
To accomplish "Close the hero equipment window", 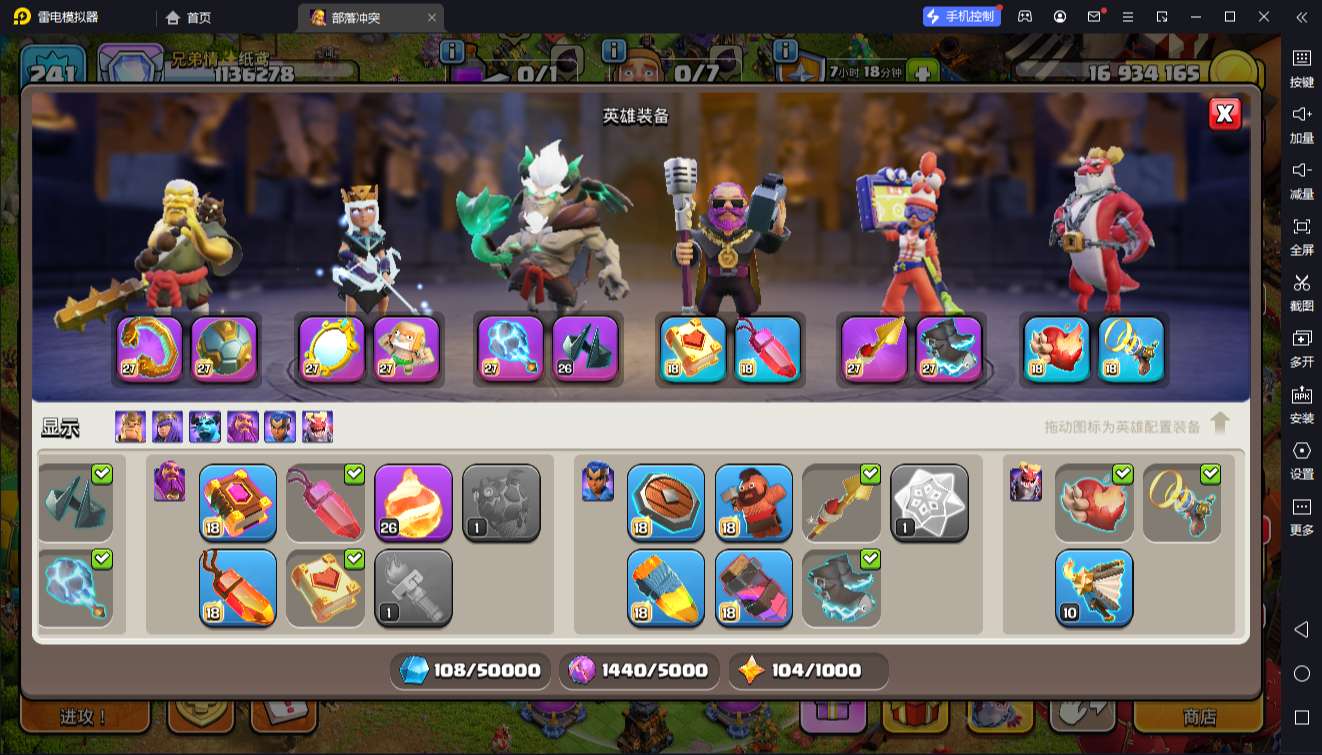I will click(1224, 114).
